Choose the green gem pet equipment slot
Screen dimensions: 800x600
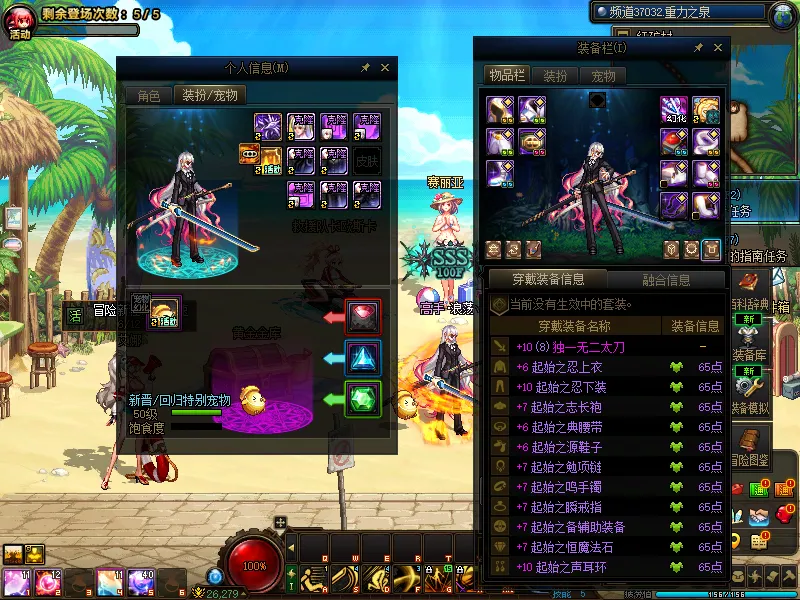click(x=363, y=399)
